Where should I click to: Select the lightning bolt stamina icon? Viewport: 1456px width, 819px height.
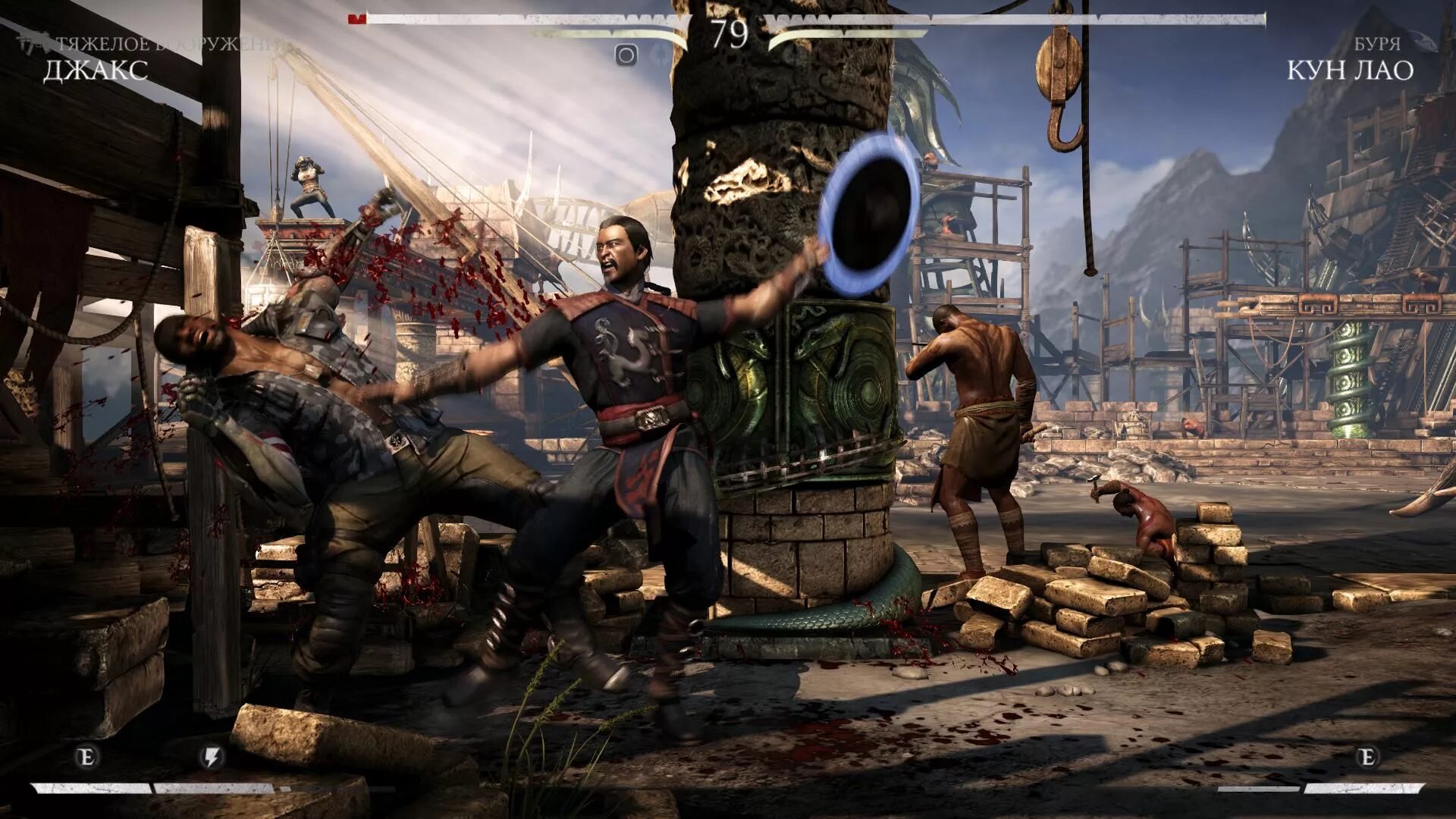[212, 757]
